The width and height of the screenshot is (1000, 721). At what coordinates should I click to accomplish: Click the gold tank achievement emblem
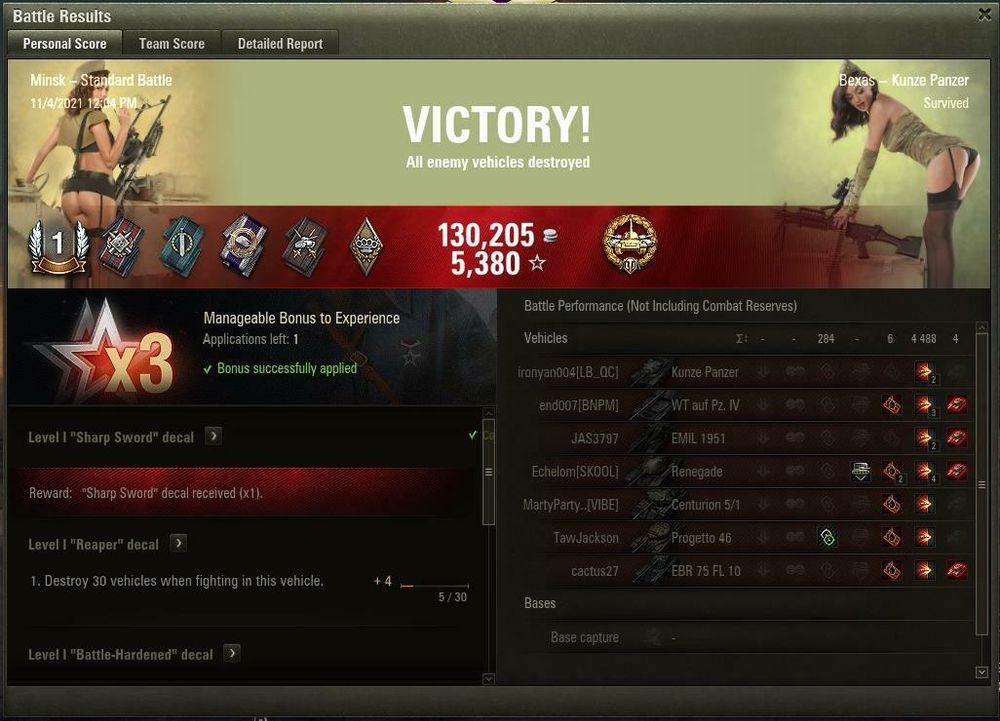[630, 242]
